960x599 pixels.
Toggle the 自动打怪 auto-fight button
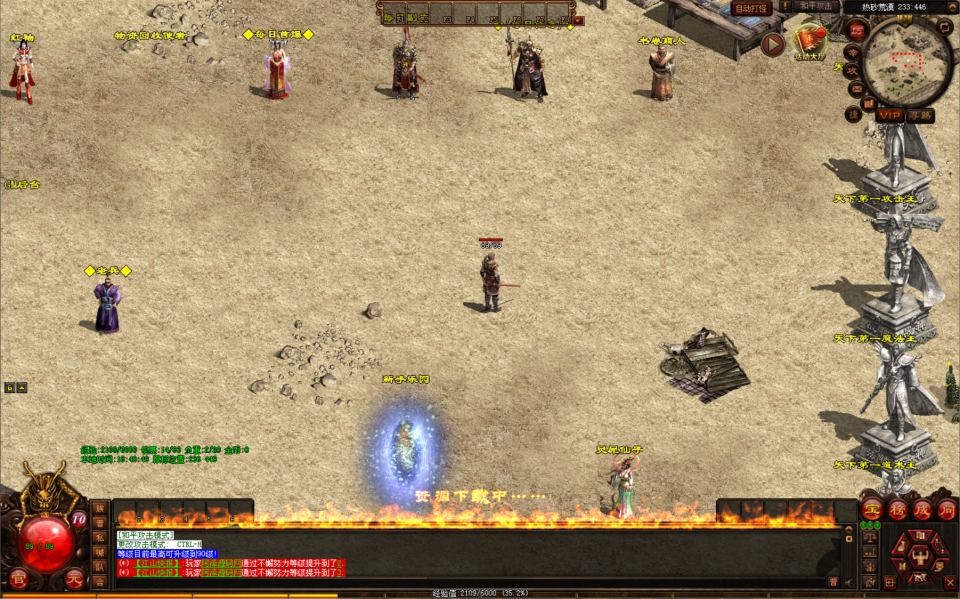tap(751, 8)
